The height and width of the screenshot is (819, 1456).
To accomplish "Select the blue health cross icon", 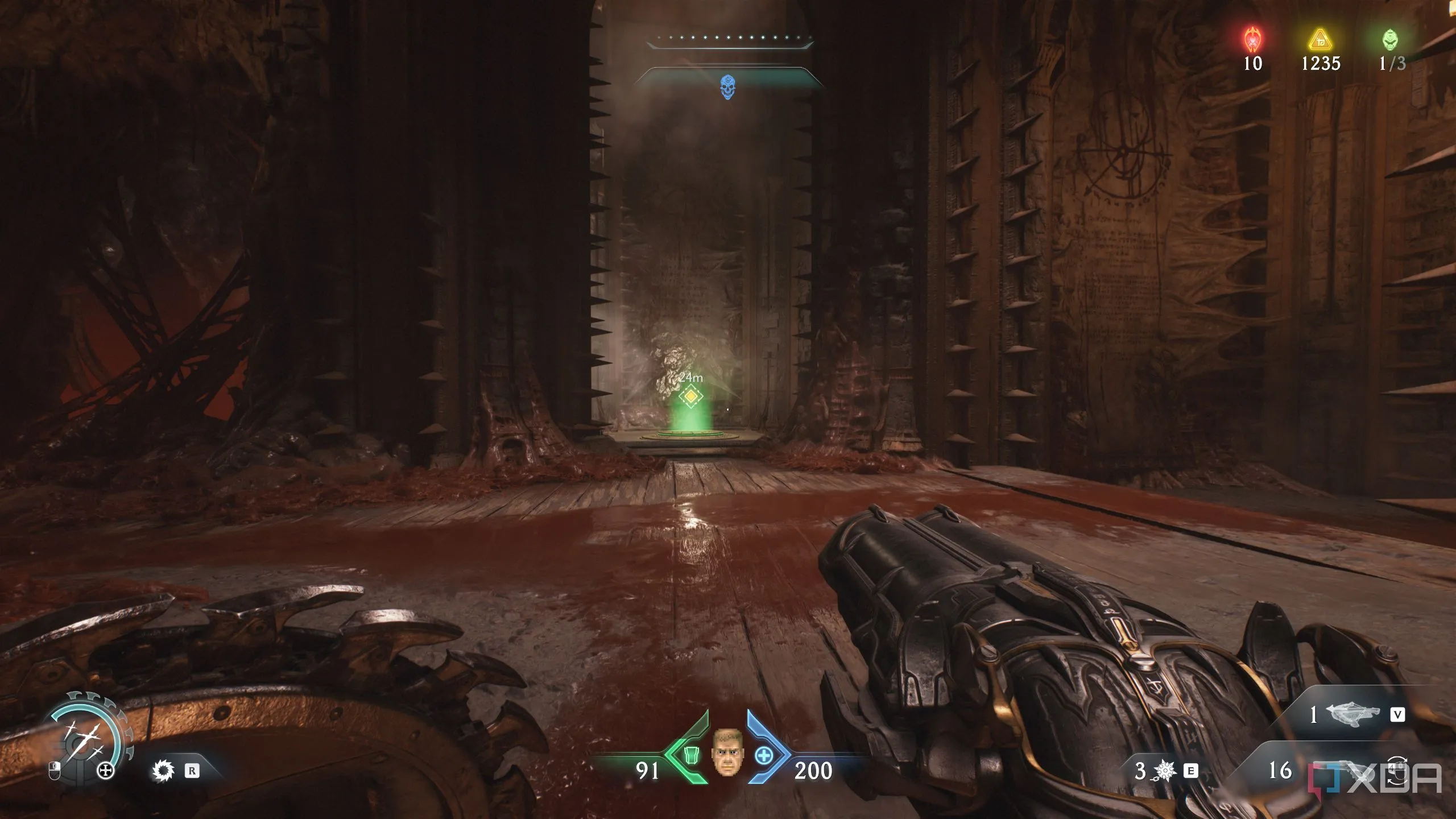I will point(764,756).
